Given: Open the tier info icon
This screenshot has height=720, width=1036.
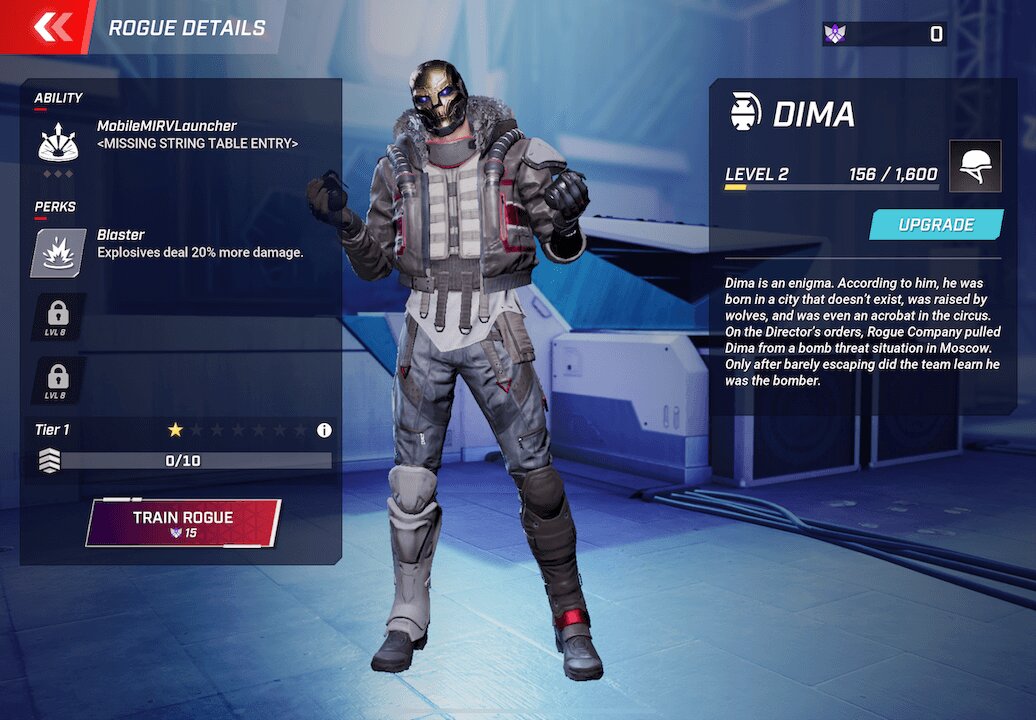Looking at the screenshot, I should tap(324, 430).
